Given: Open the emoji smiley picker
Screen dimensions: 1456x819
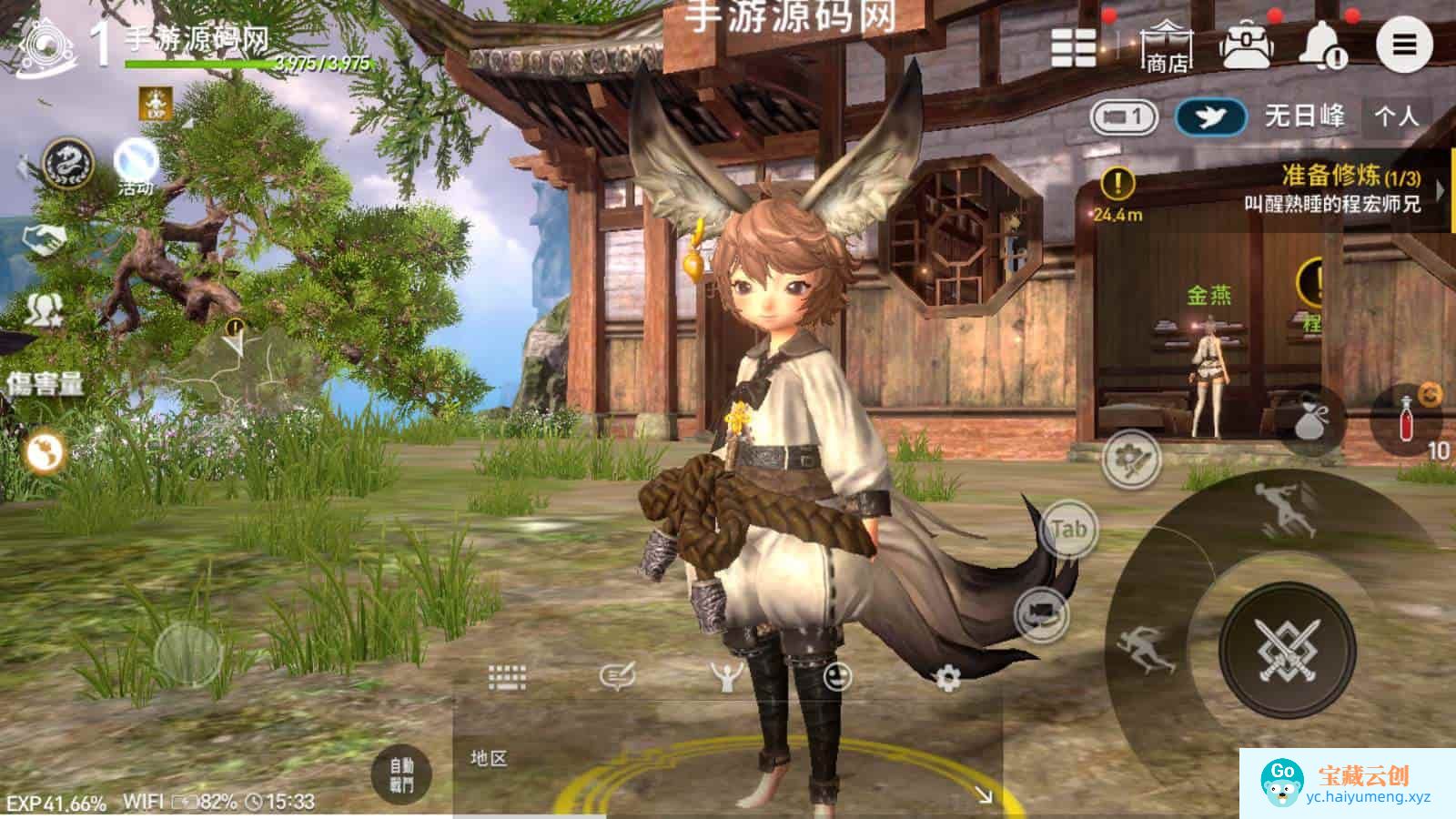Looking at the screenshot, I should [837, 677].
